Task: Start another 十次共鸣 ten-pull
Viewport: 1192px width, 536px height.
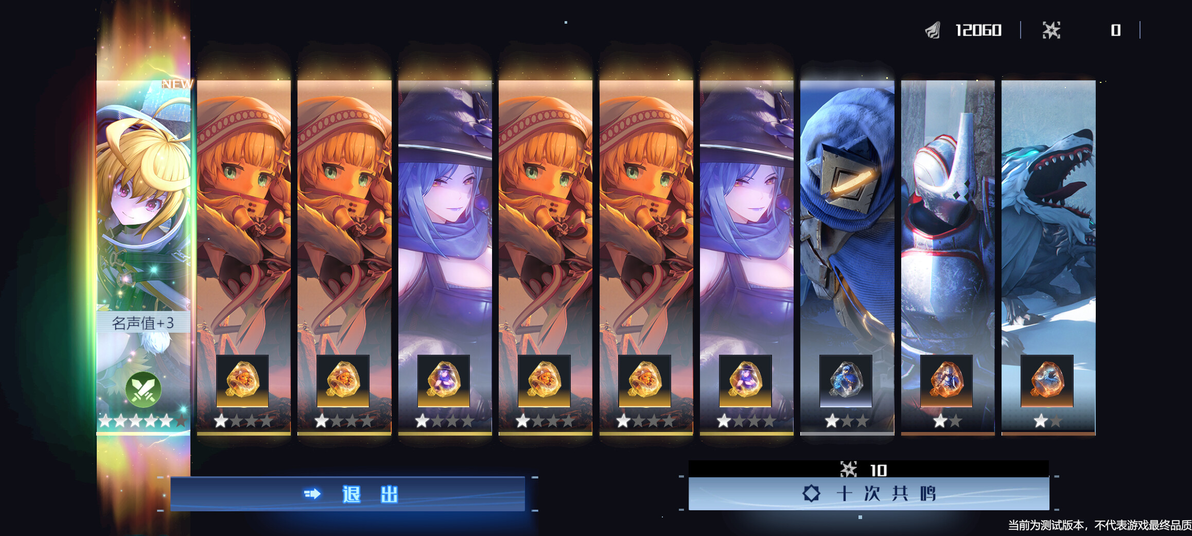Action: (868, 494)
